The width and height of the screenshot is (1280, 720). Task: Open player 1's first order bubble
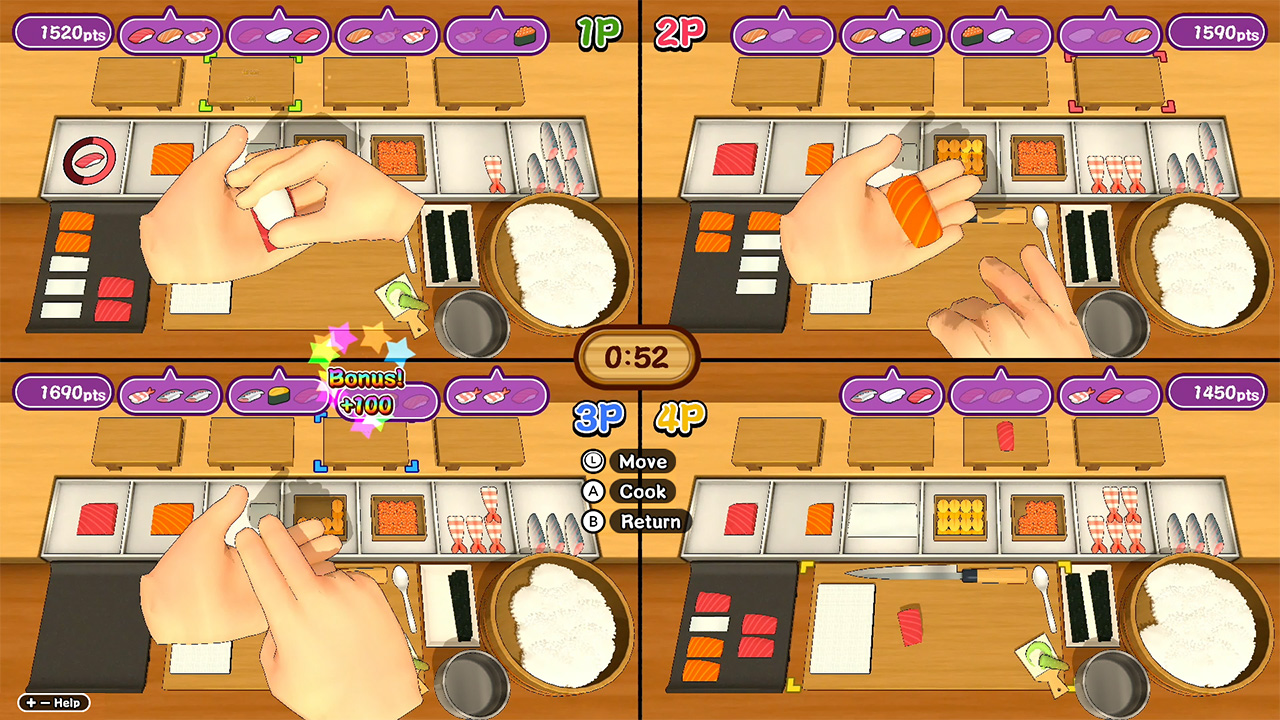pyautogui.click(x=168, y=33)
